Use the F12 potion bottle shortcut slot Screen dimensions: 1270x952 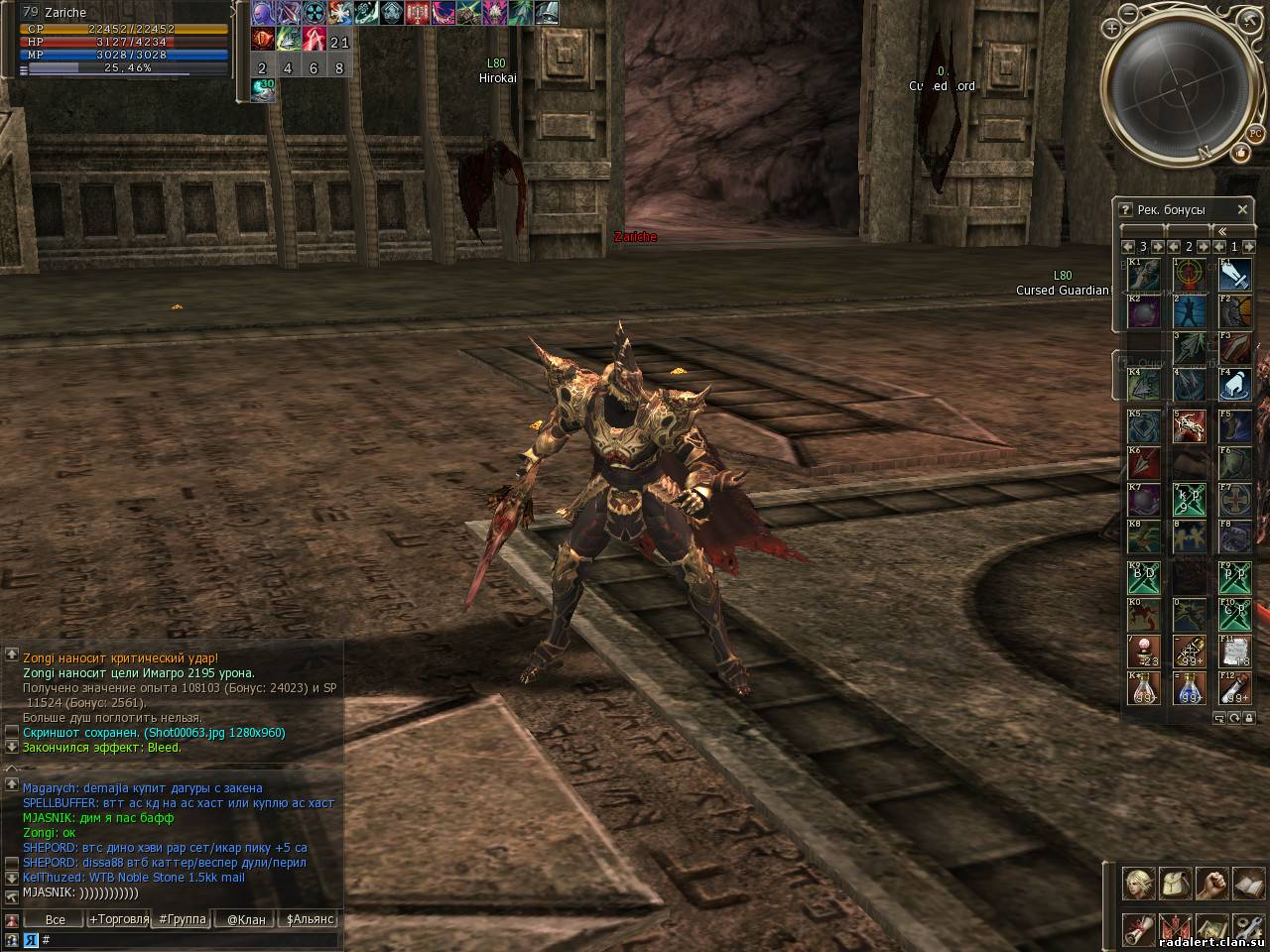point(1235,688)
